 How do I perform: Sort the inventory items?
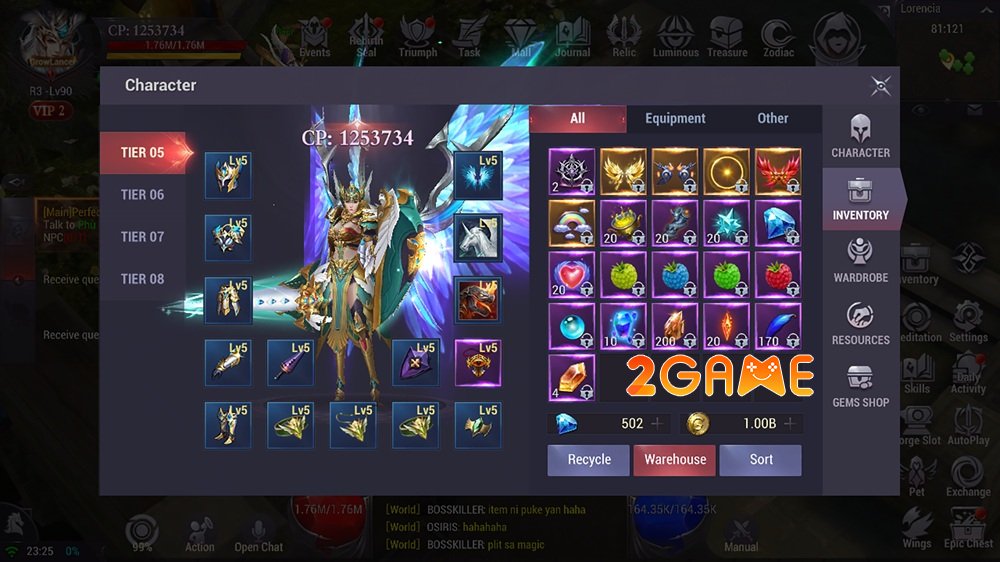761,460
